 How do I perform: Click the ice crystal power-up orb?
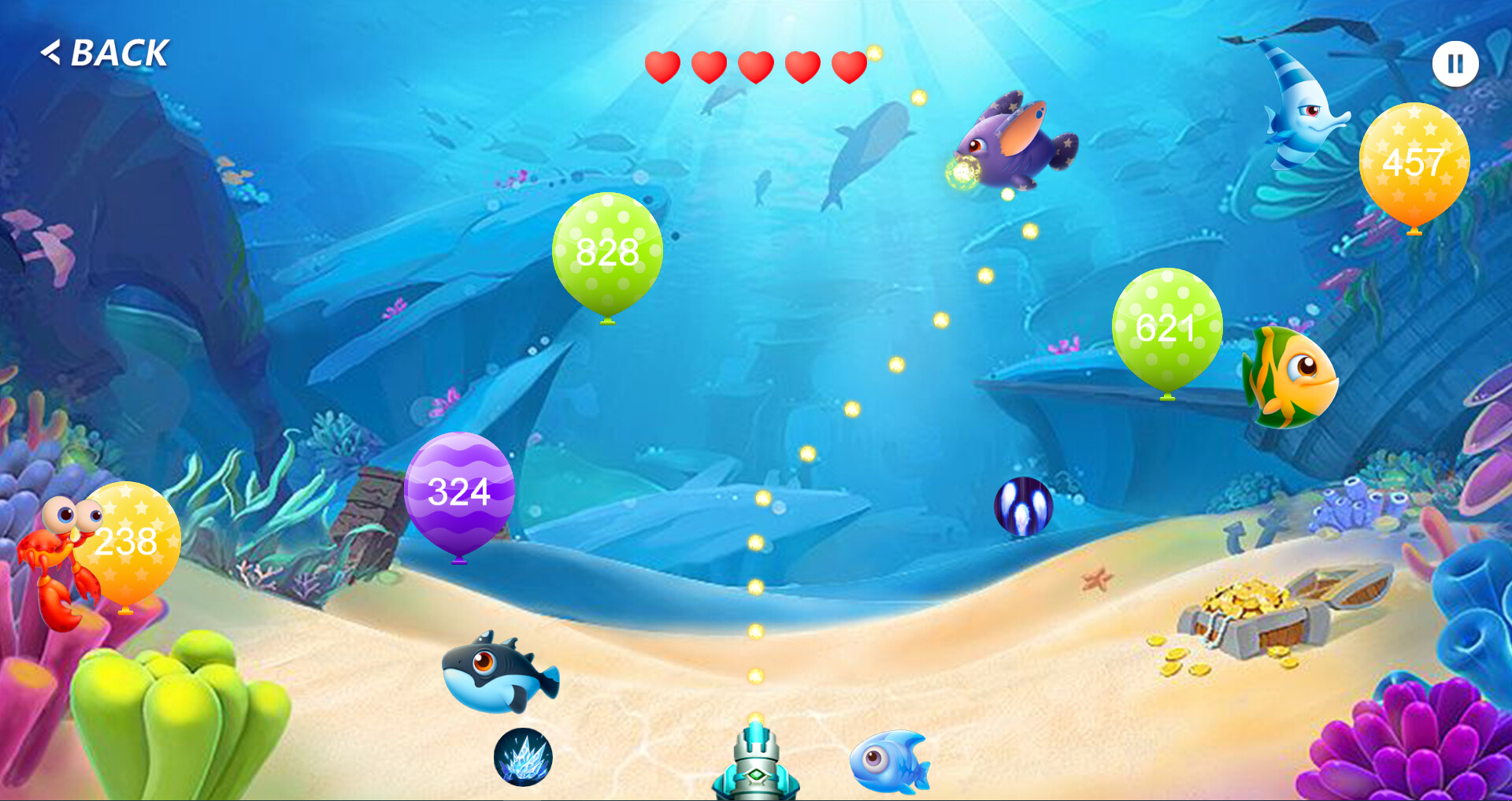click(x=523, y=758)
